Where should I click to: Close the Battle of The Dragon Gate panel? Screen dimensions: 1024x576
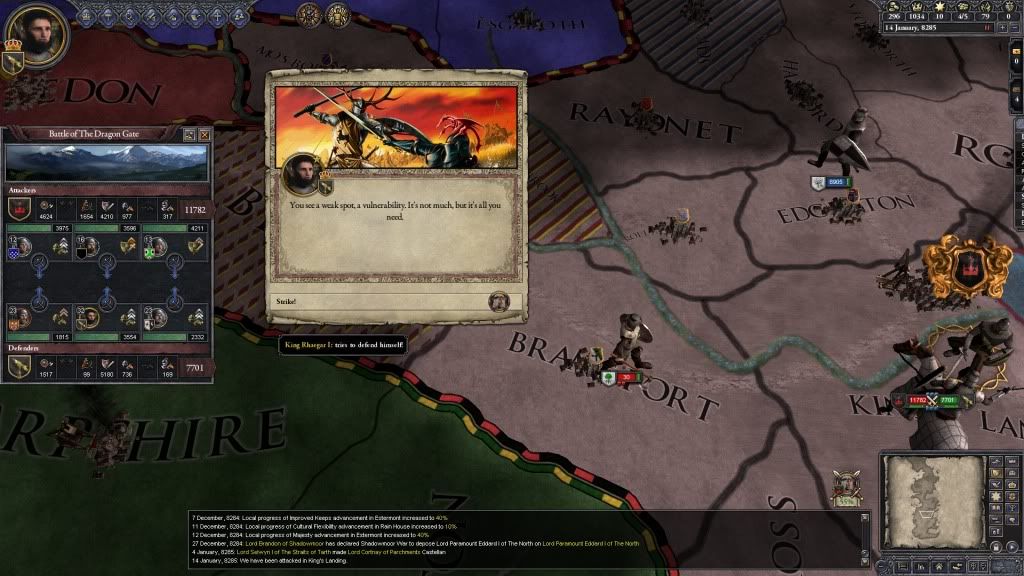coord(205,134)
